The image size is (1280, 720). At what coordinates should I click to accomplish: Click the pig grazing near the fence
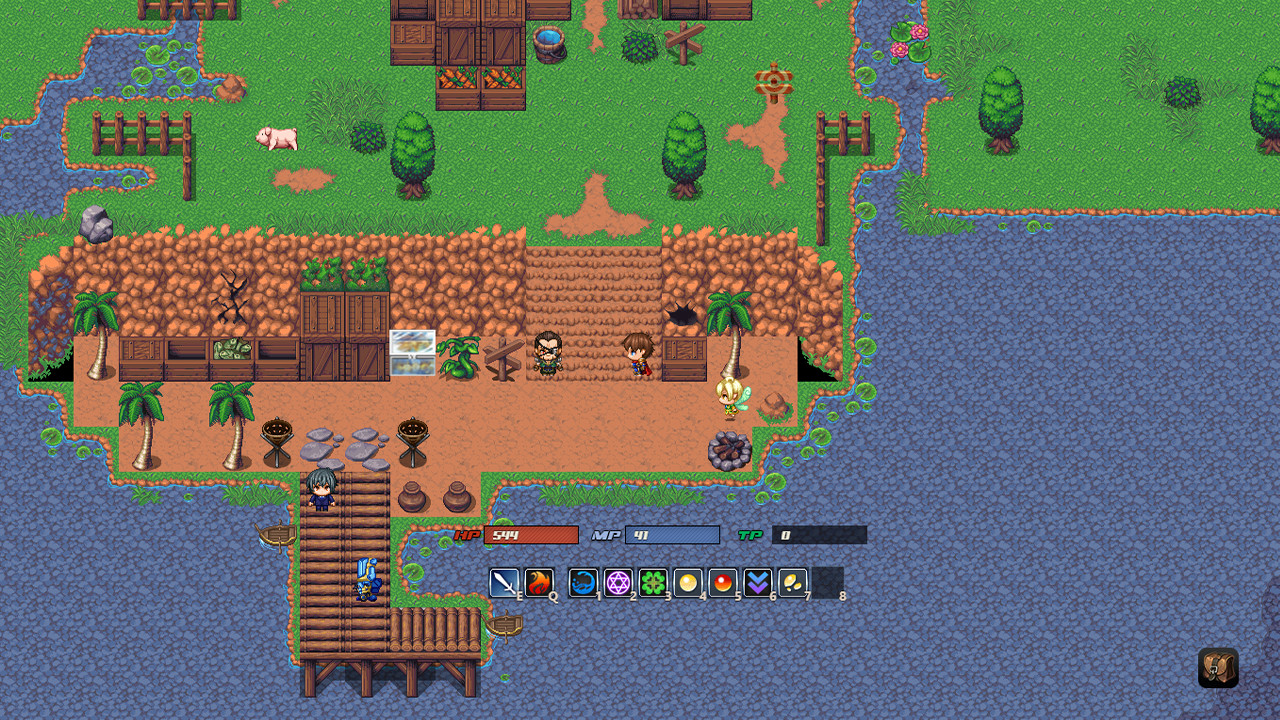(x=277, y=140)
